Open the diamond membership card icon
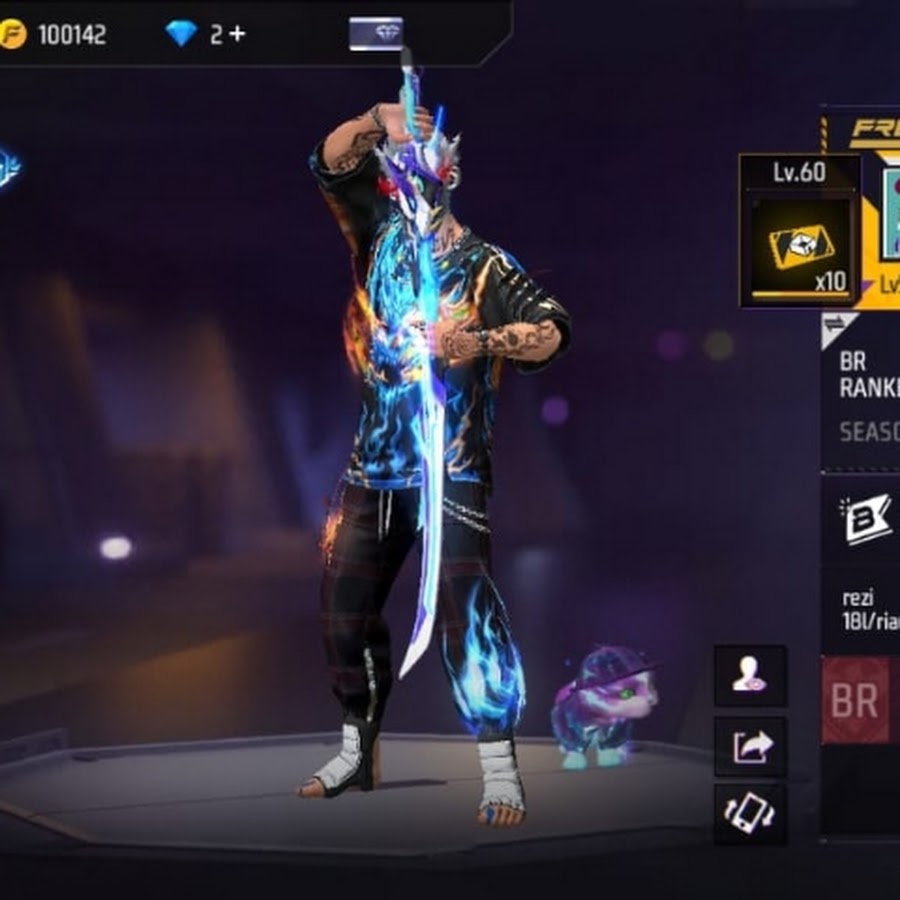This screenshot has width=900, height=900. [x=376, y=34]
